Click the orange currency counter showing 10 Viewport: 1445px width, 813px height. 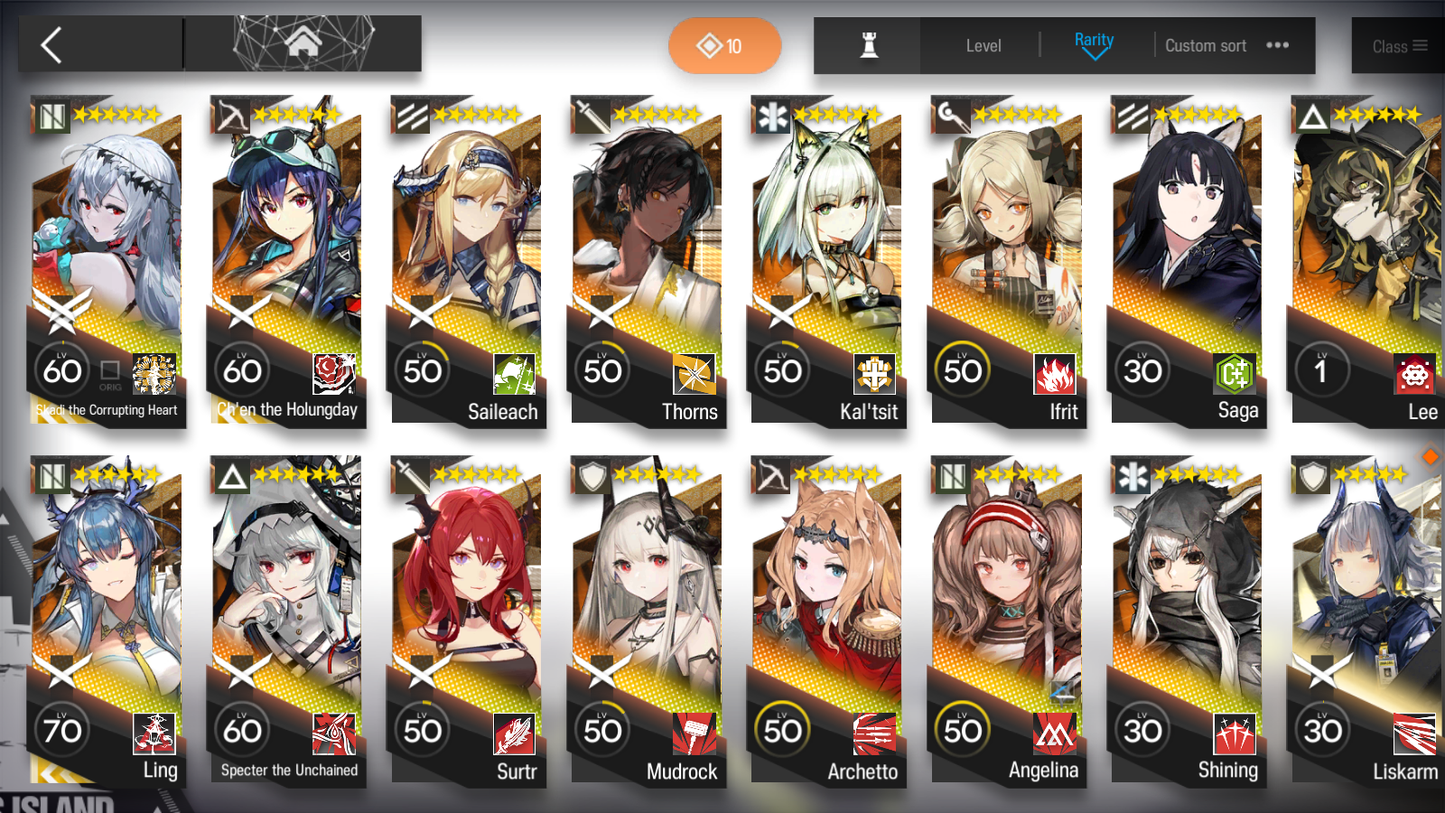point(724,45)
